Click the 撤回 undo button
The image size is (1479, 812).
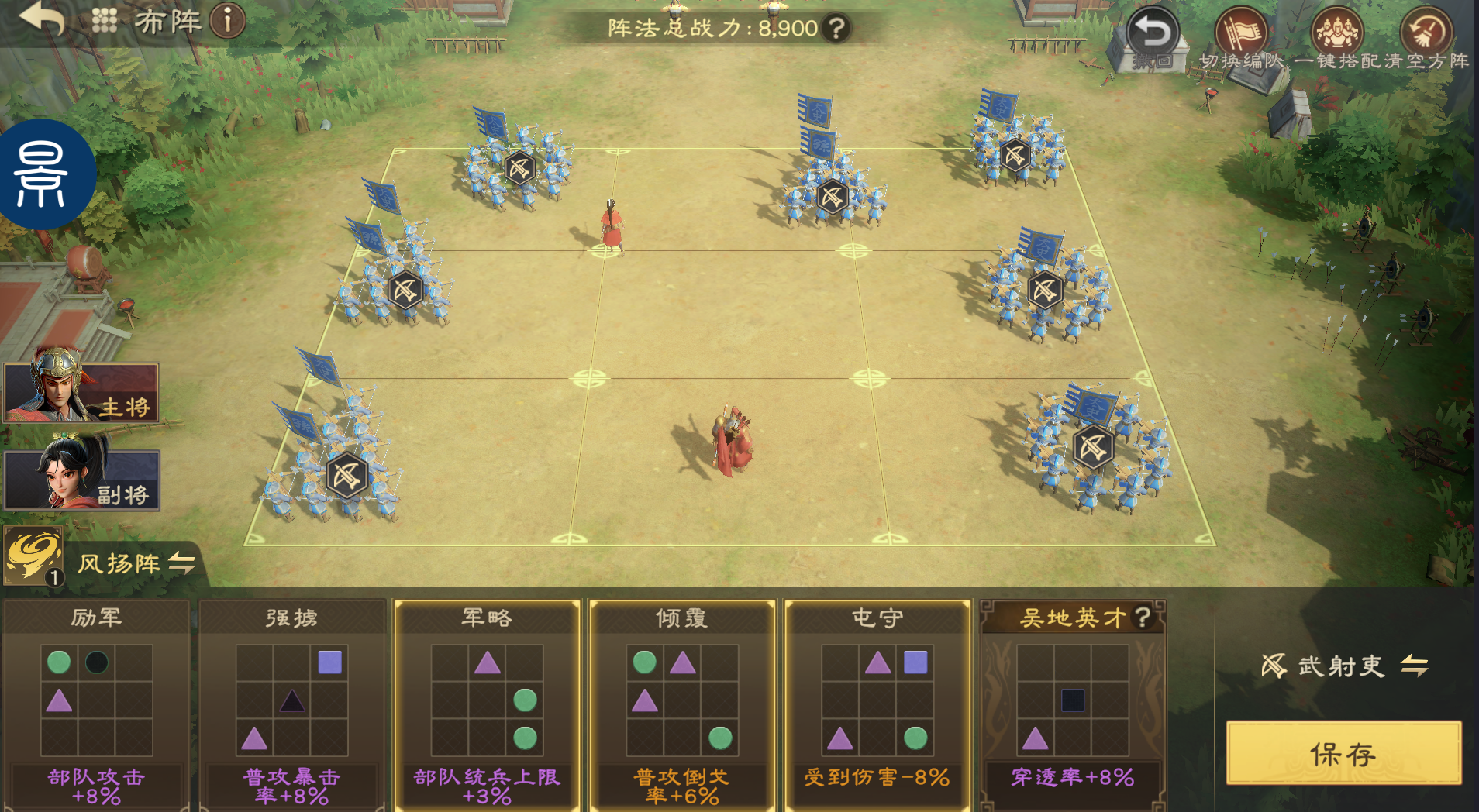(1152, 36)
